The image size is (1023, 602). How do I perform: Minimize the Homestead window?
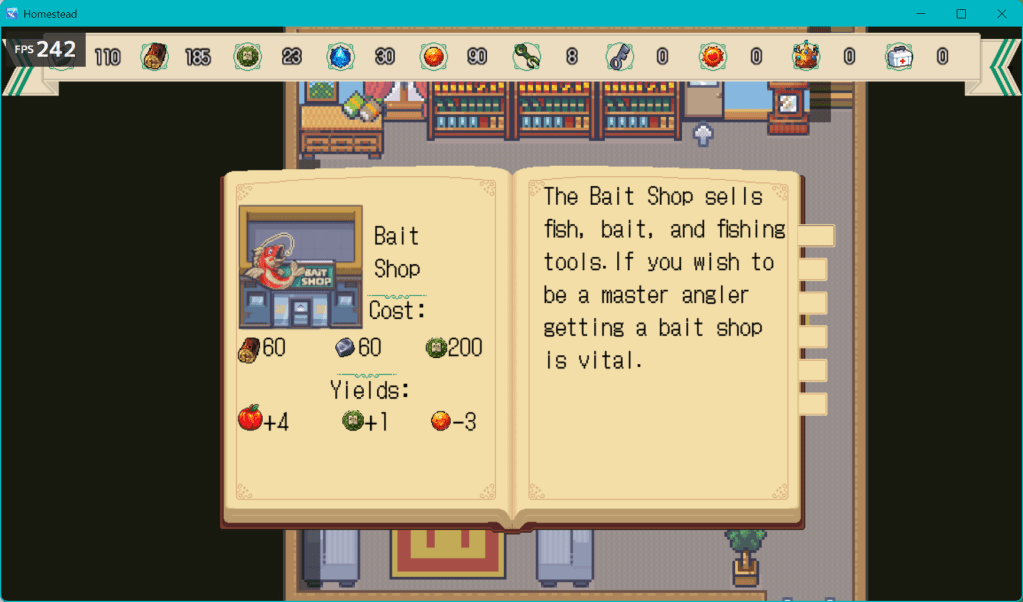coord(922,13)
